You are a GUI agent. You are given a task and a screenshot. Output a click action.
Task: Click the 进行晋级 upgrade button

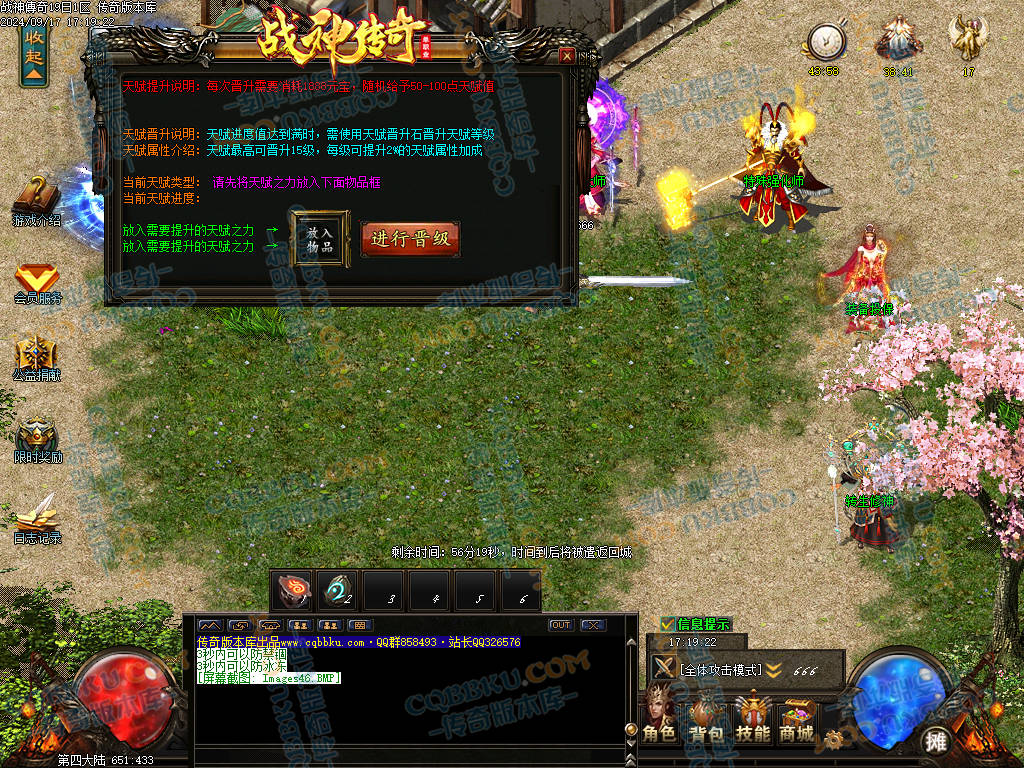[x=410, y=239]
